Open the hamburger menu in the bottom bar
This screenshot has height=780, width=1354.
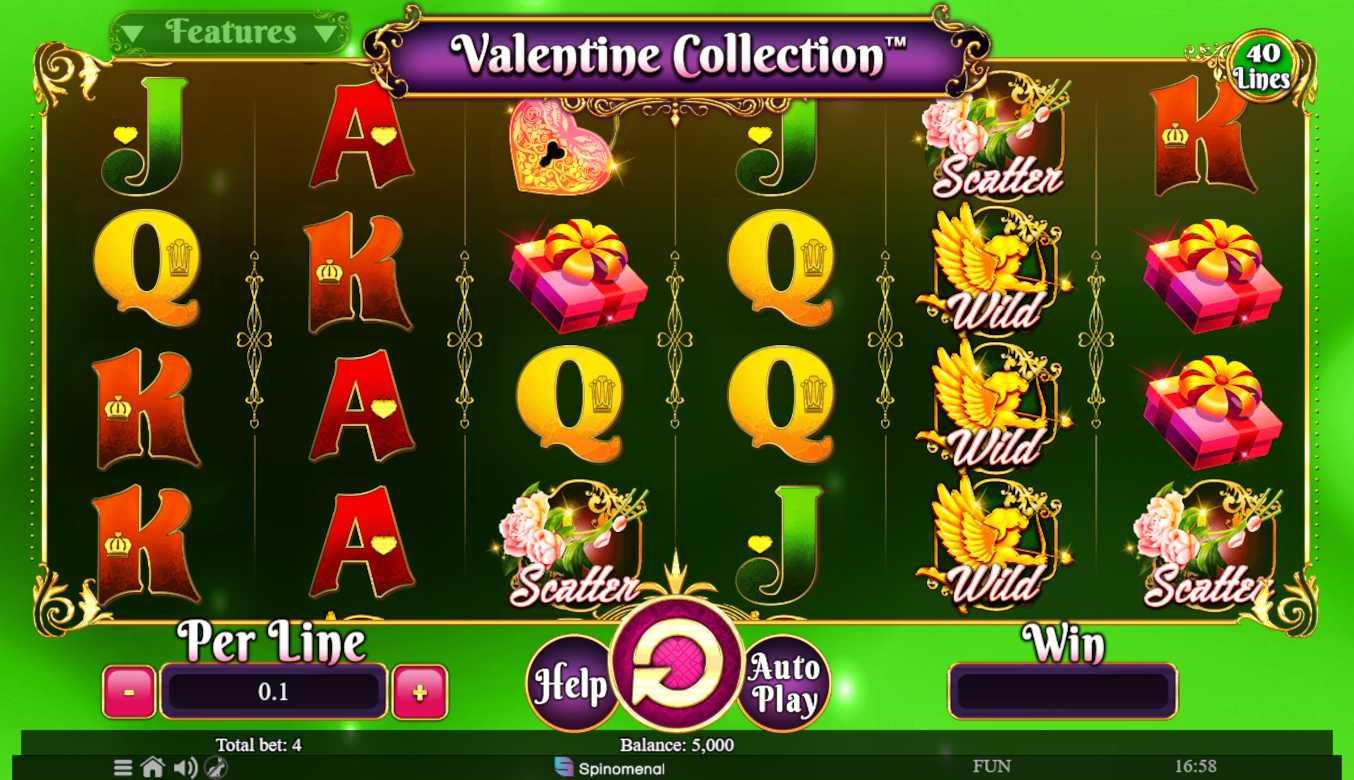123,768
